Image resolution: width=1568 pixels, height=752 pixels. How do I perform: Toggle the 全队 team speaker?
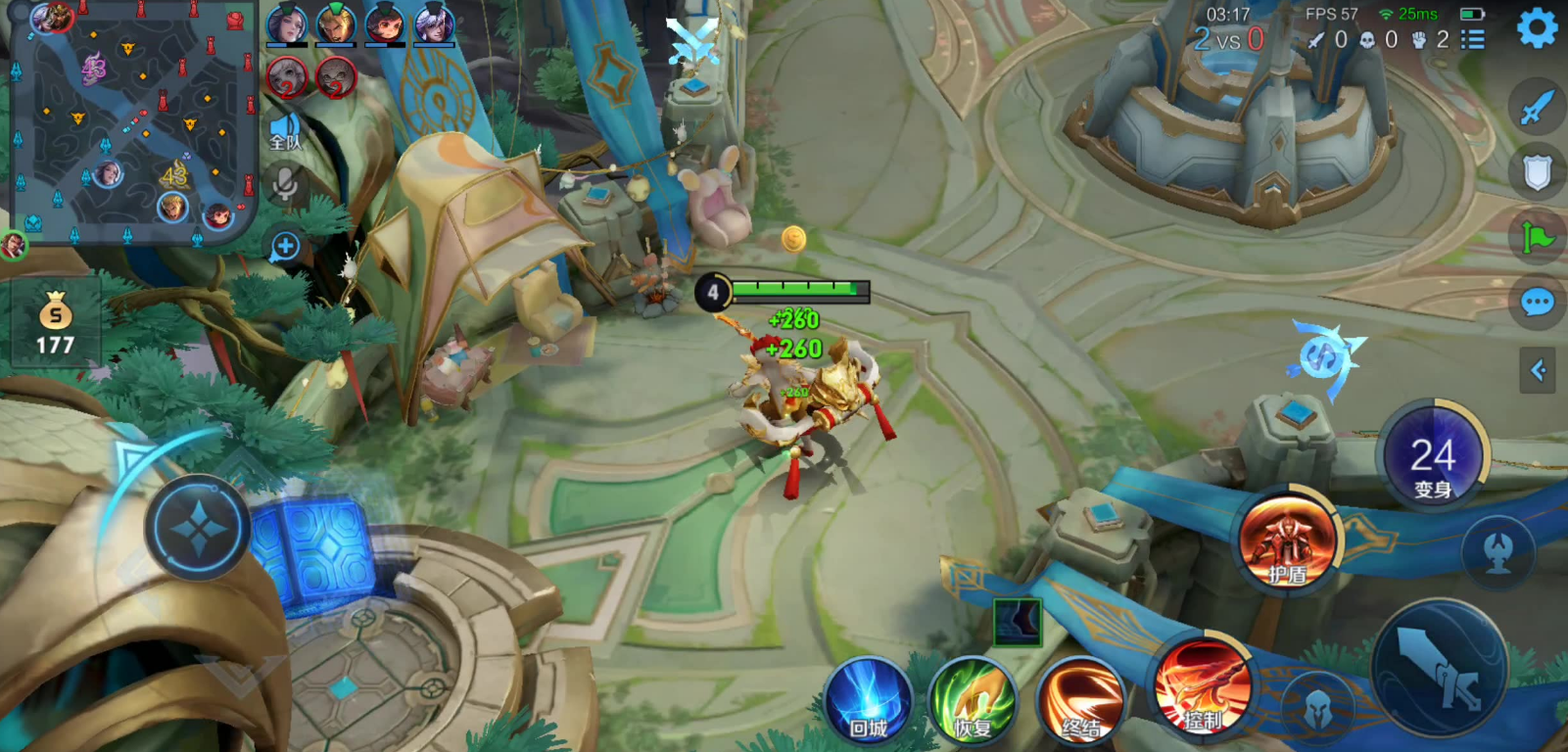(x=285, y=131)
